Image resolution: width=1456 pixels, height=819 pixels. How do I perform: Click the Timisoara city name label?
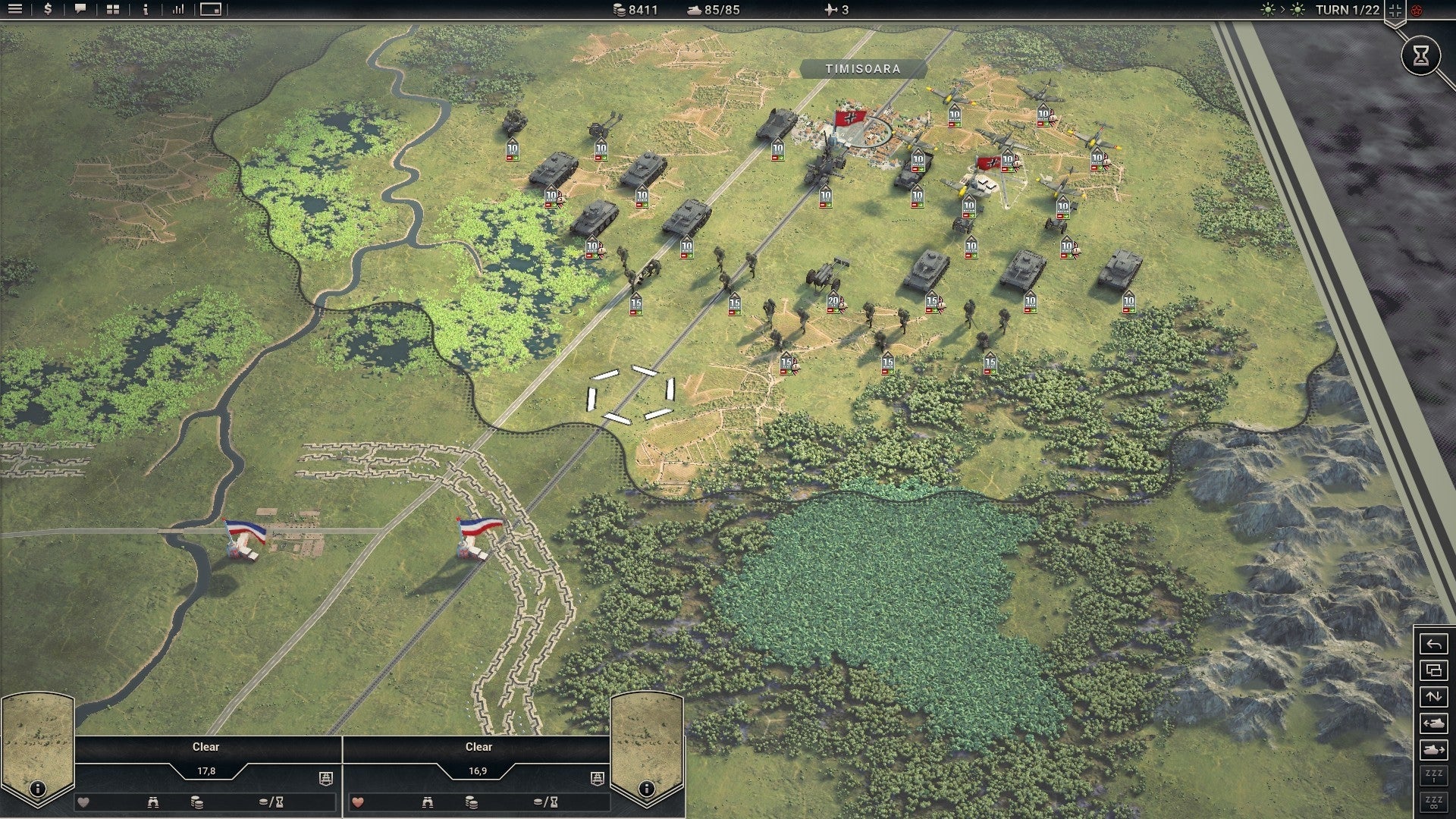click(864, 68)
